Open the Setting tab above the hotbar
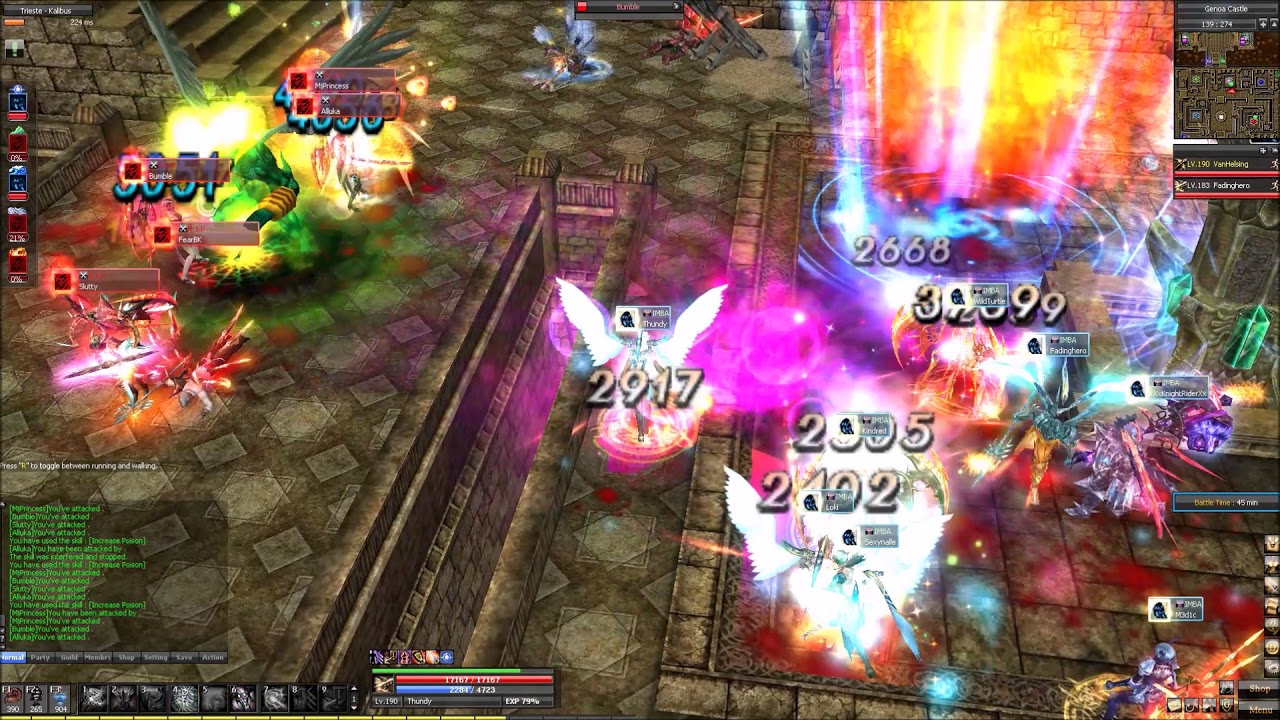The height and width of the screenshot is (720, 1280). 155,657
